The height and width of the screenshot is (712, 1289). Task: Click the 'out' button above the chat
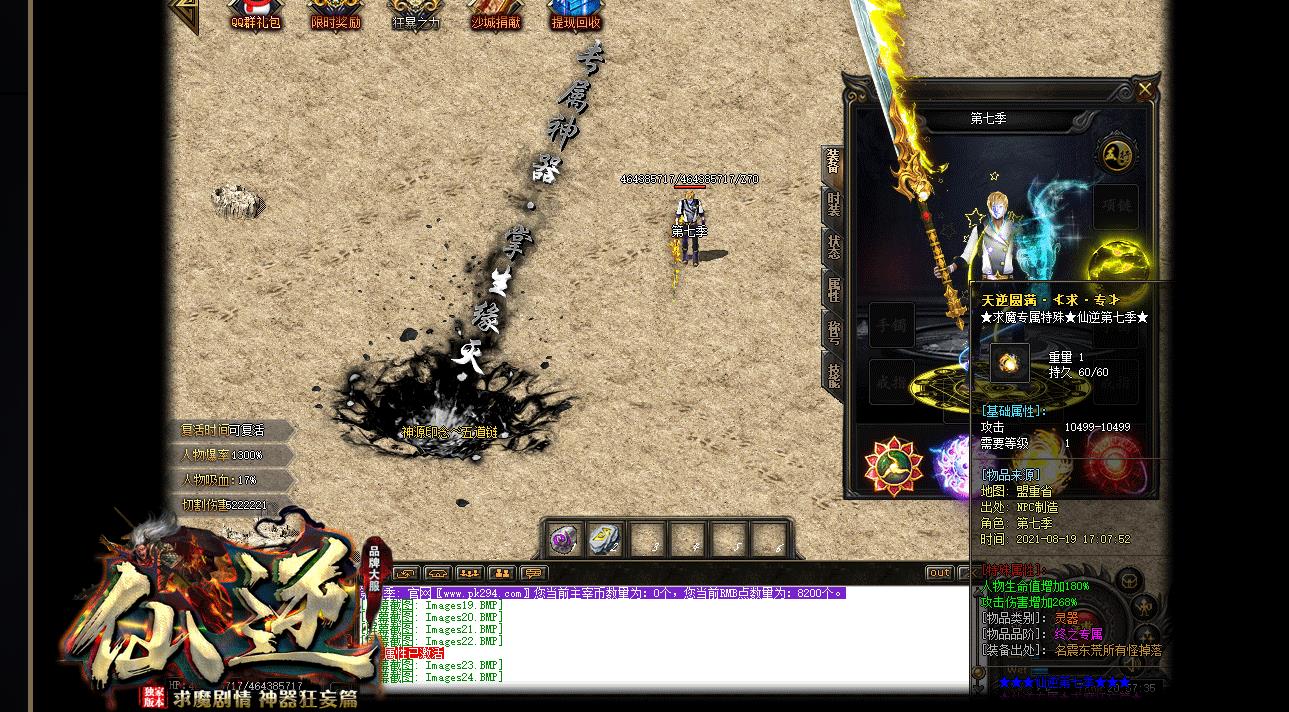click(x=939, y=573)
